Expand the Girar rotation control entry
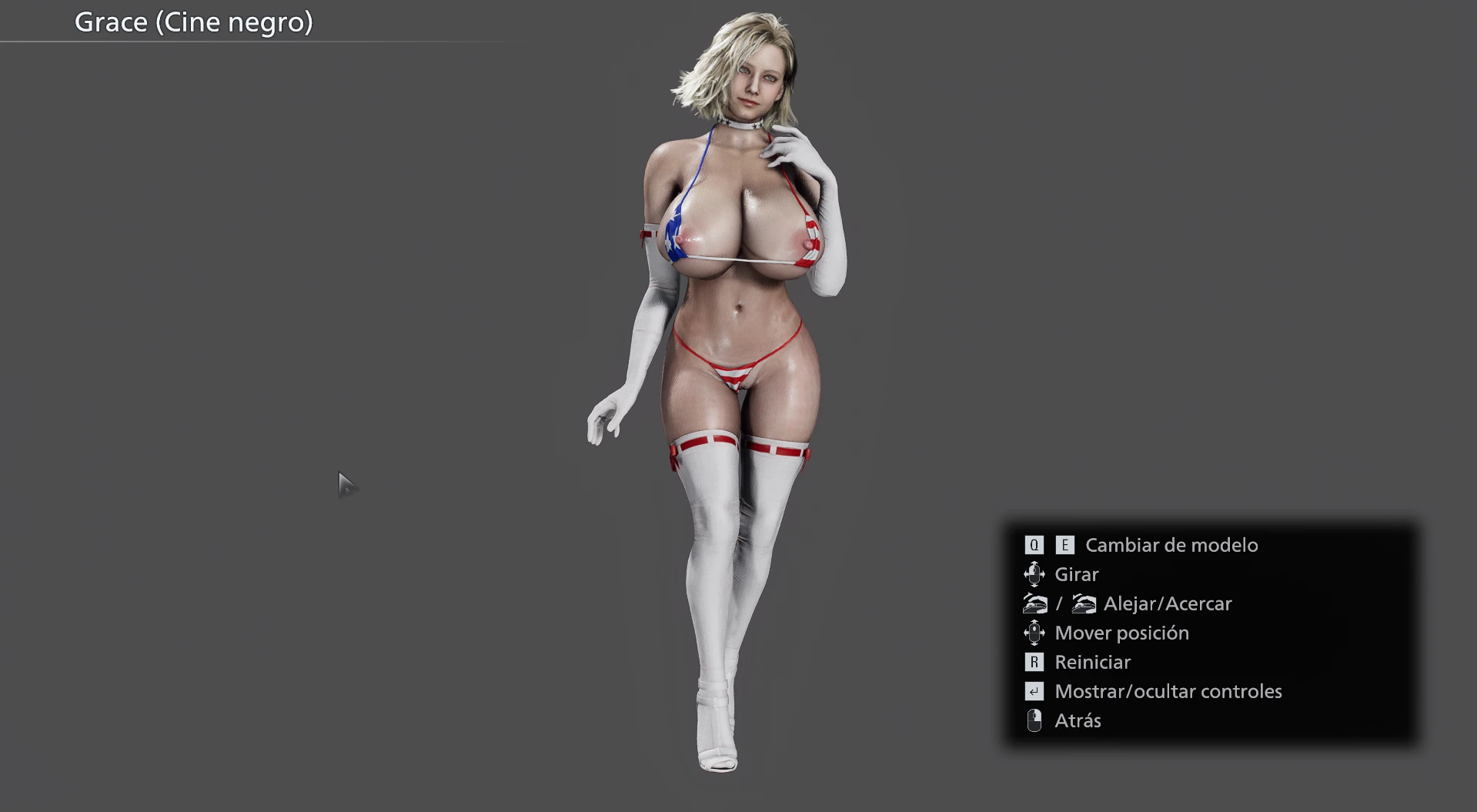 tap(1076, 574)
